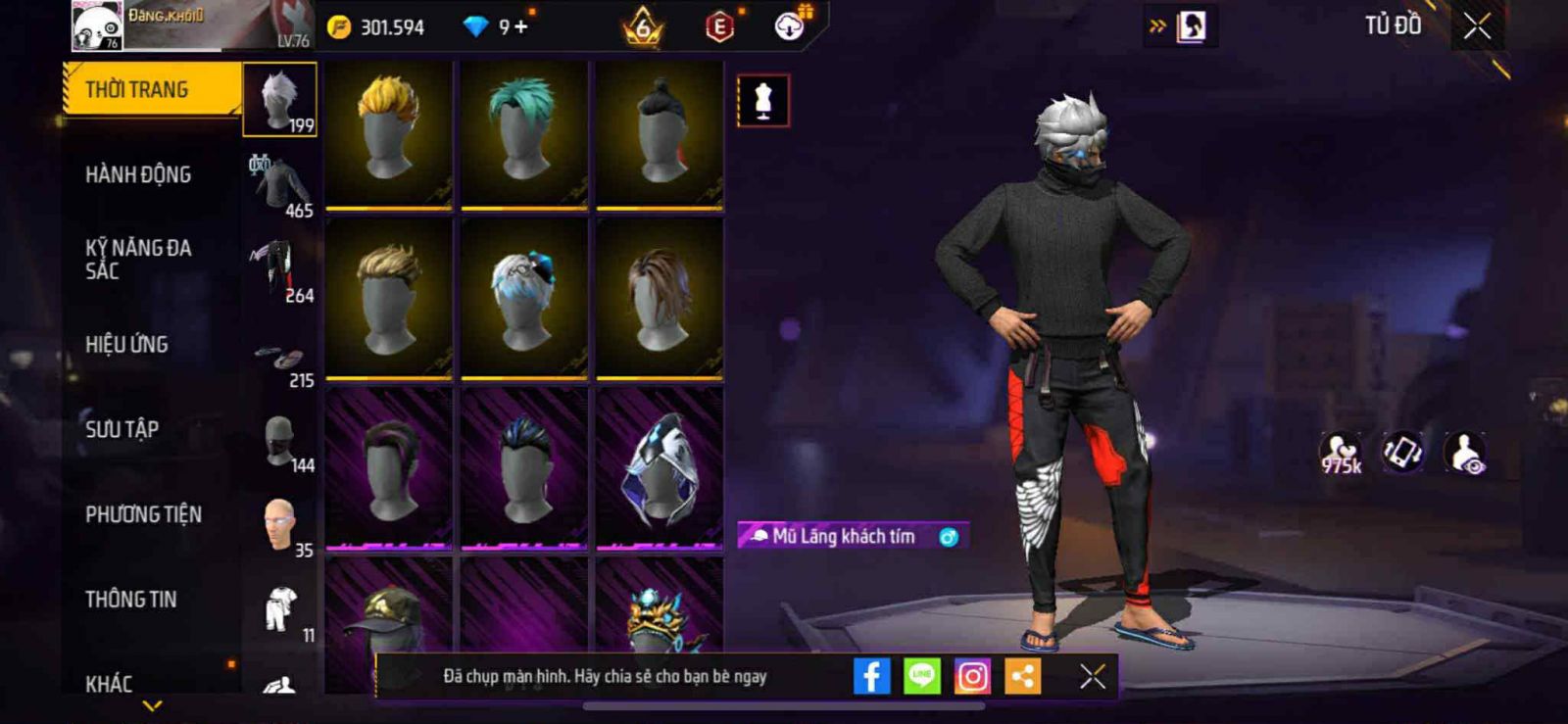
Task: Select the yellow spiky hair item
Action: [389, 134]
